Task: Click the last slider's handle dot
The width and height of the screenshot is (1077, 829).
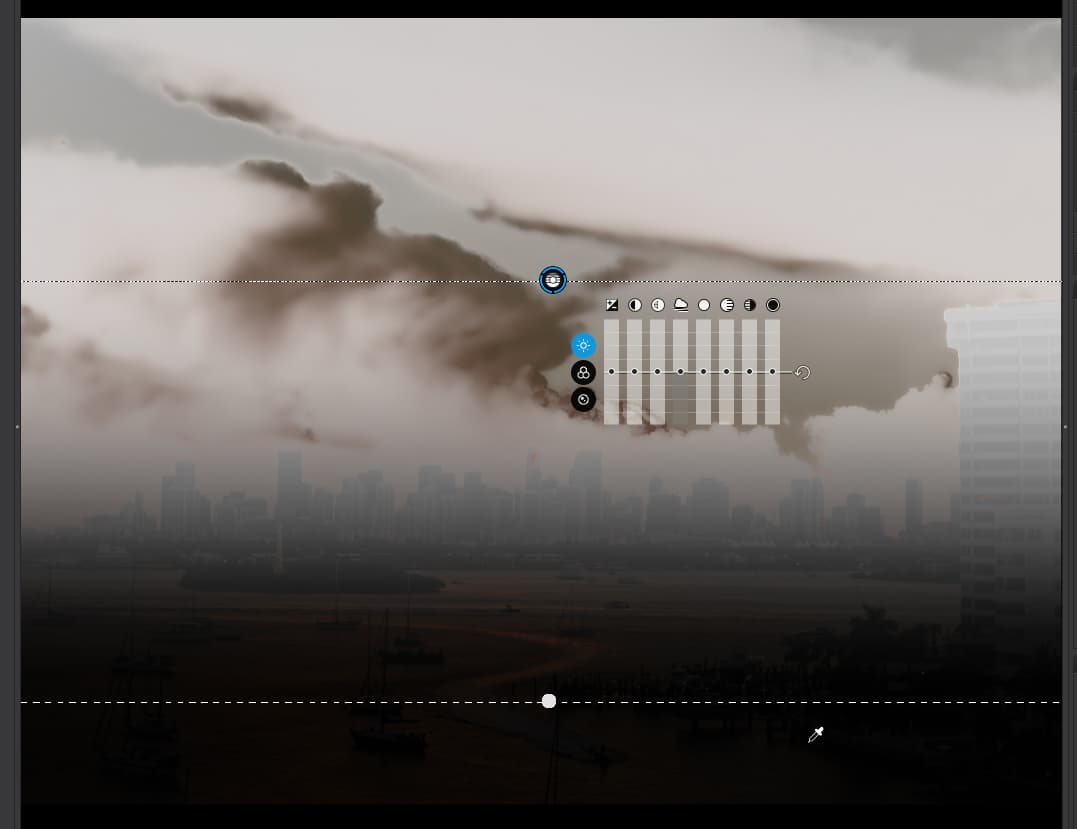Action: (773, 372)
